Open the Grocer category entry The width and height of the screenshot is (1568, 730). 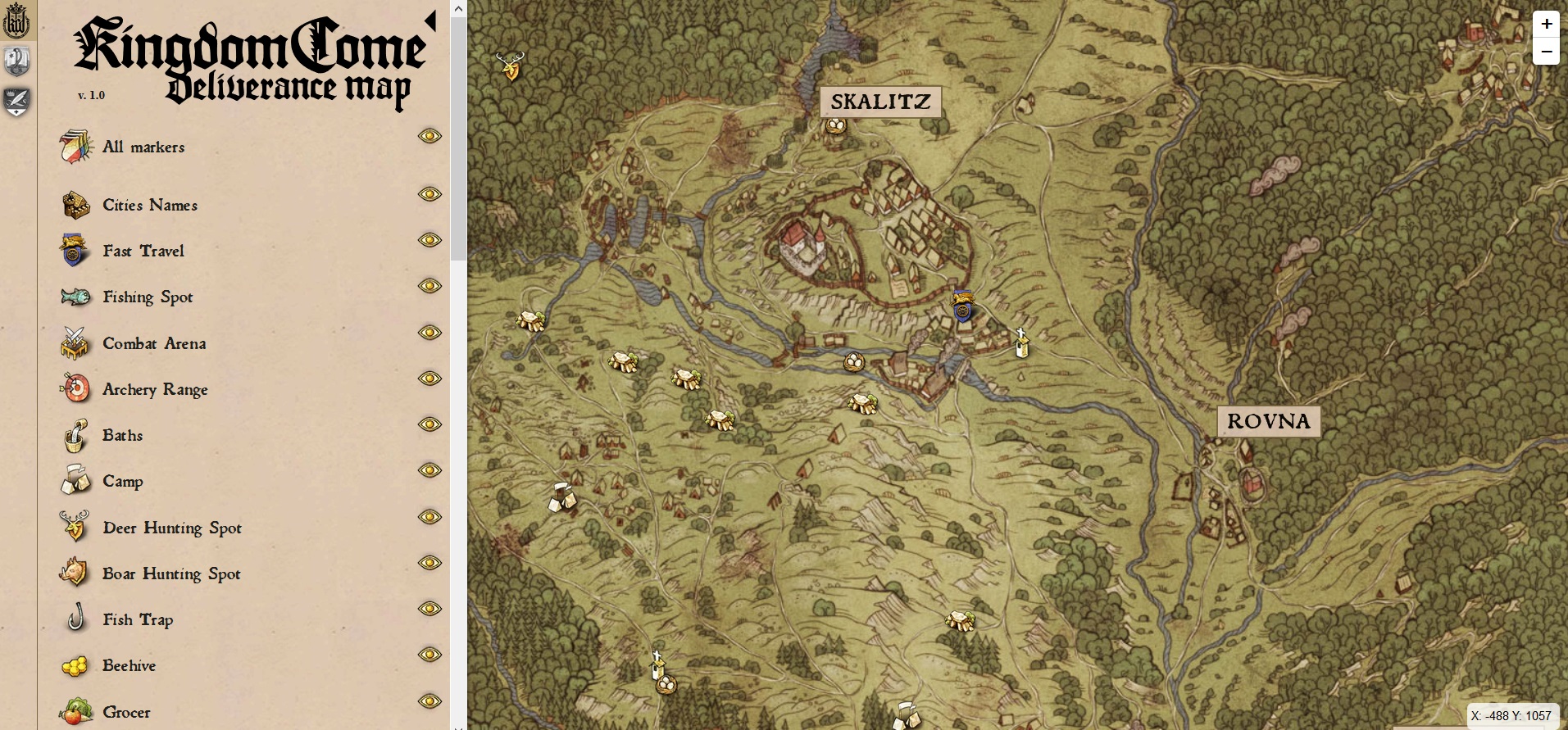(125, 711)
